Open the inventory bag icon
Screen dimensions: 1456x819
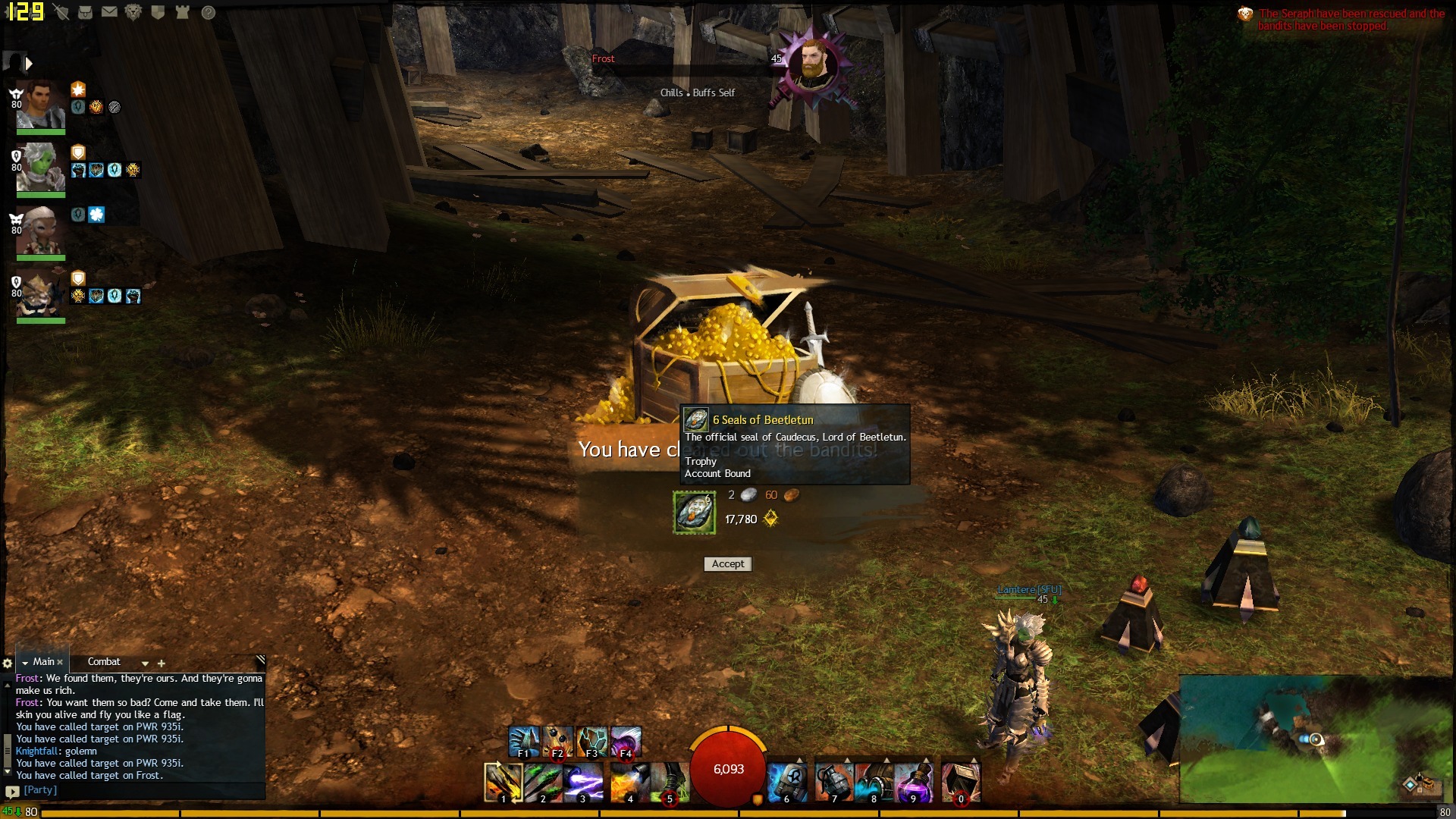(x=85, y=12)
